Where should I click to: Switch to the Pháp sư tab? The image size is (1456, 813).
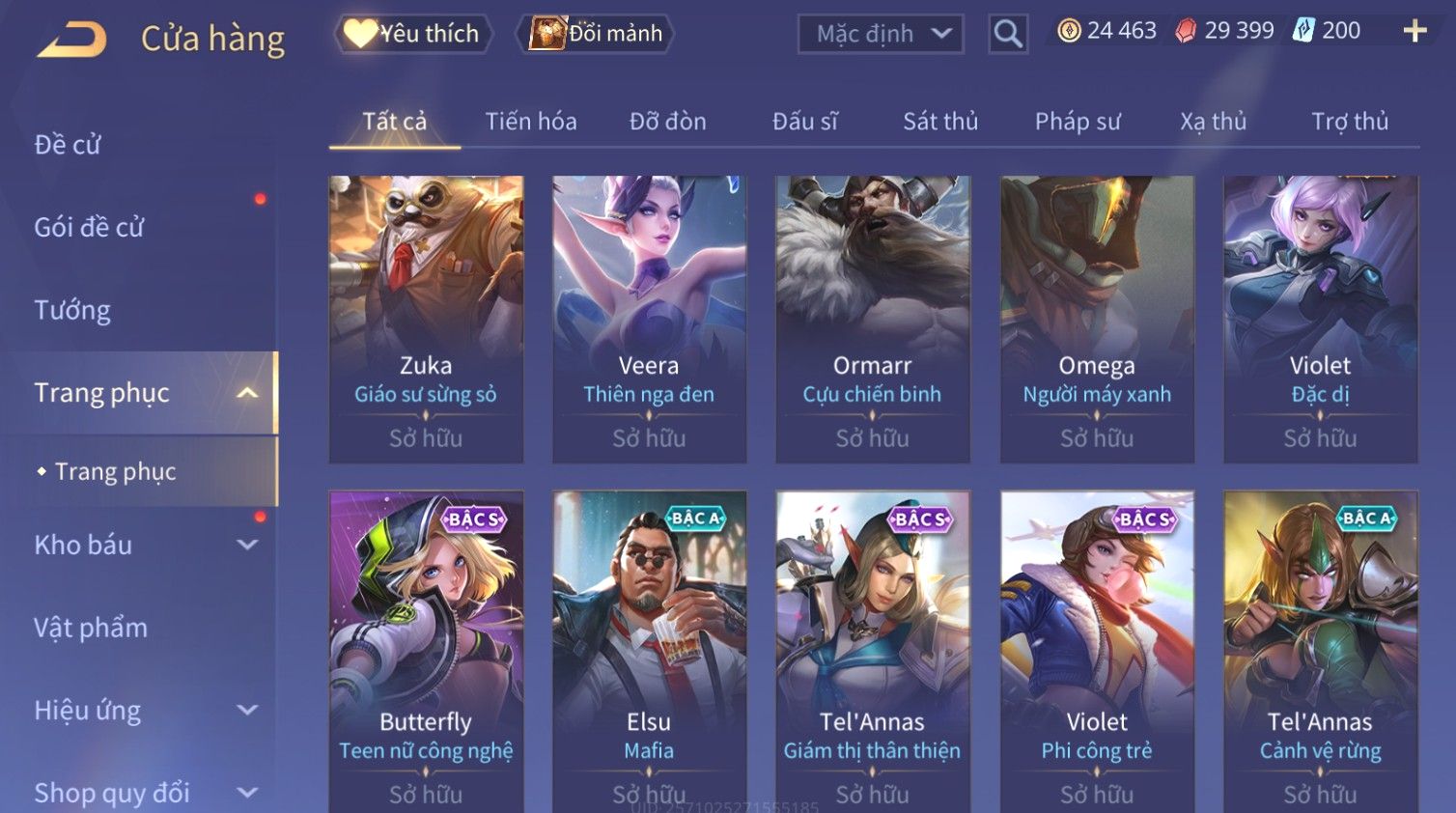point(1078,122)
